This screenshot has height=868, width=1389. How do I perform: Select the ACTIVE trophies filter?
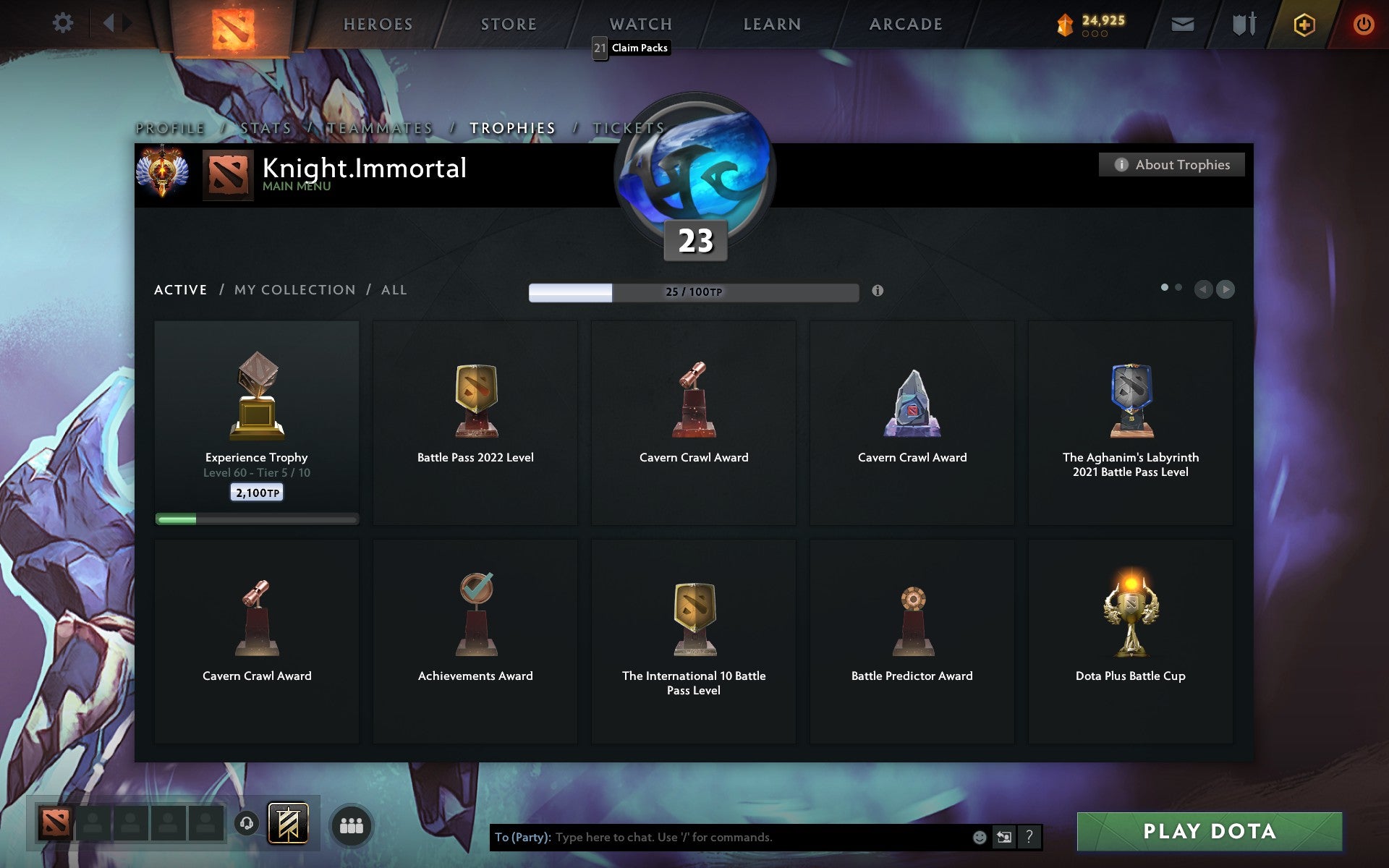click(x=180, y=289)
